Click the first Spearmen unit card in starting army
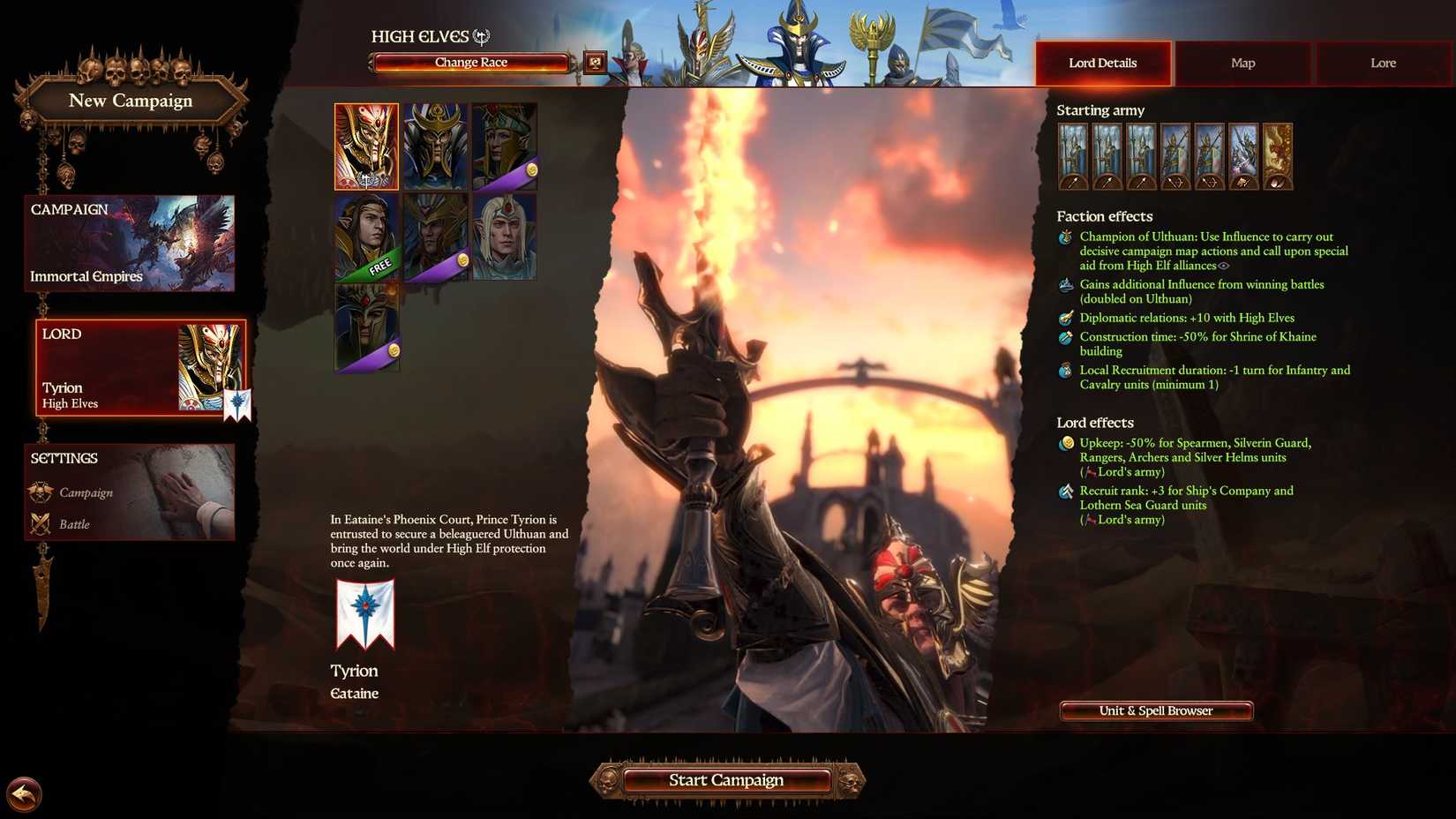Viewport: 1456px width, 819px height. click(1073, 156)
